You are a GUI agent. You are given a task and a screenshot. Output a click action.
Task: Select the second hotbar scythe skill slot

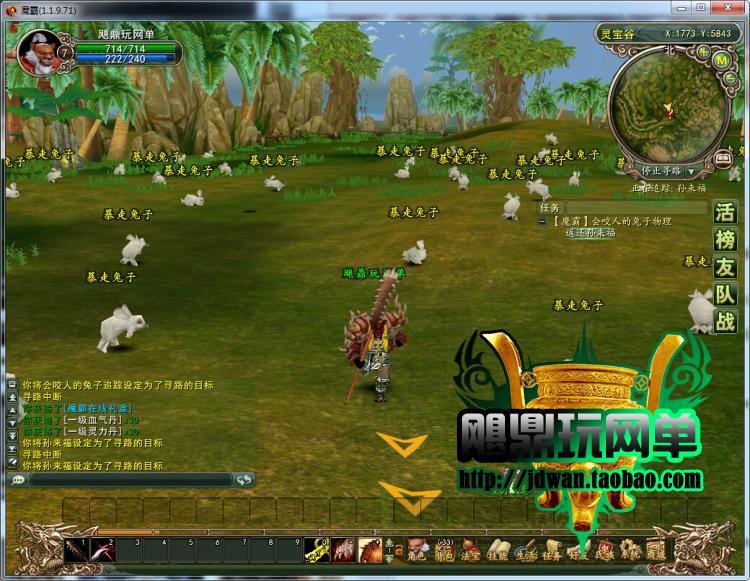(105, 551)
